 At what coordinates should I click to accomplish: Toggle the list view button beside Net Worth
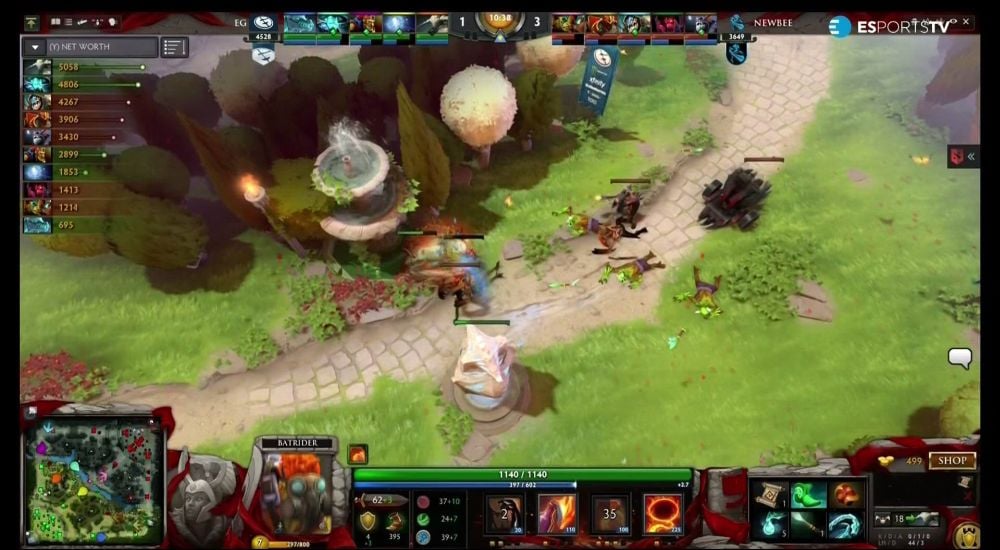pos(174,47)
